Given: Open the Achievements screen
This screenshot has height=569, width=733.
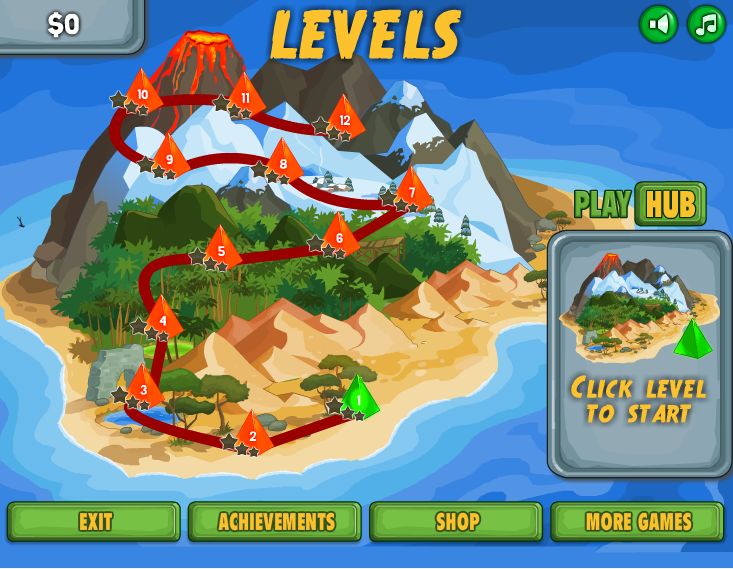Looking at the screenshot, I should [x=275, y=521].
